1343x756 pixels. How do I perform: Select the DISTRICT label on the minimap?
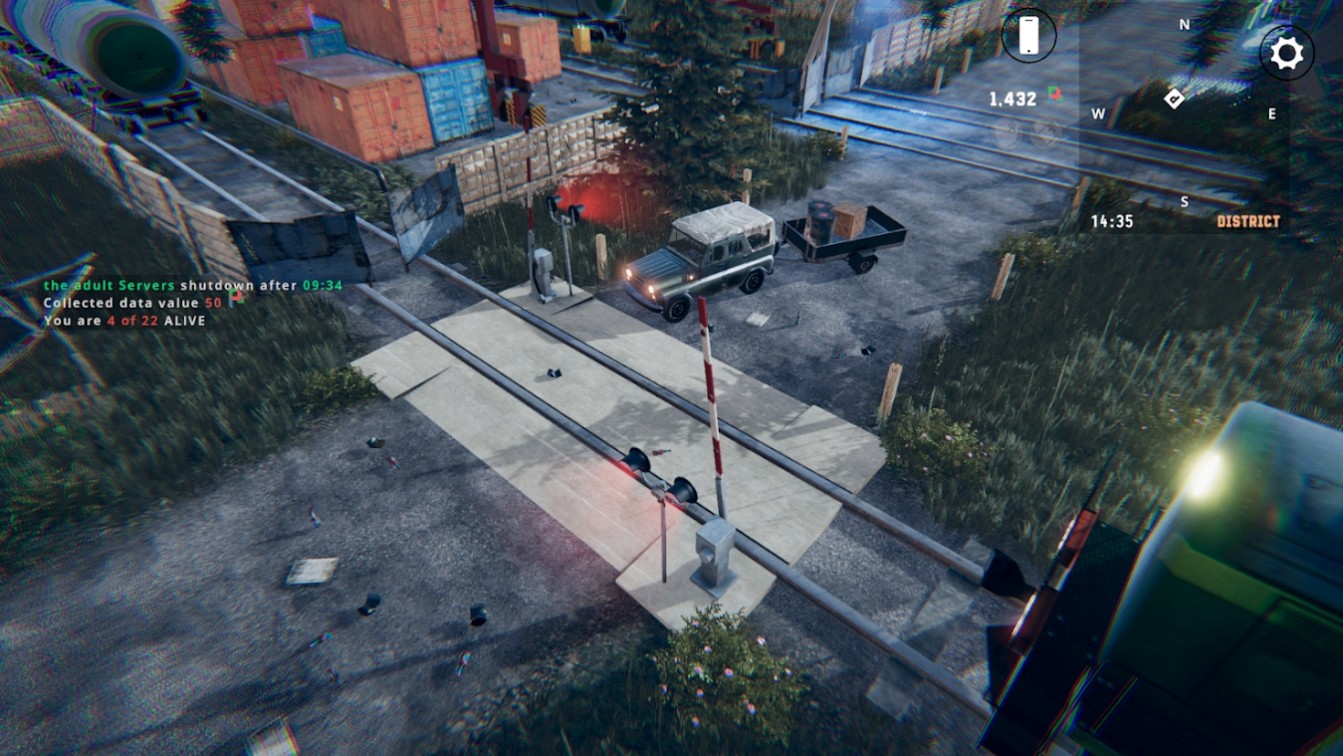coord(1248,221)
